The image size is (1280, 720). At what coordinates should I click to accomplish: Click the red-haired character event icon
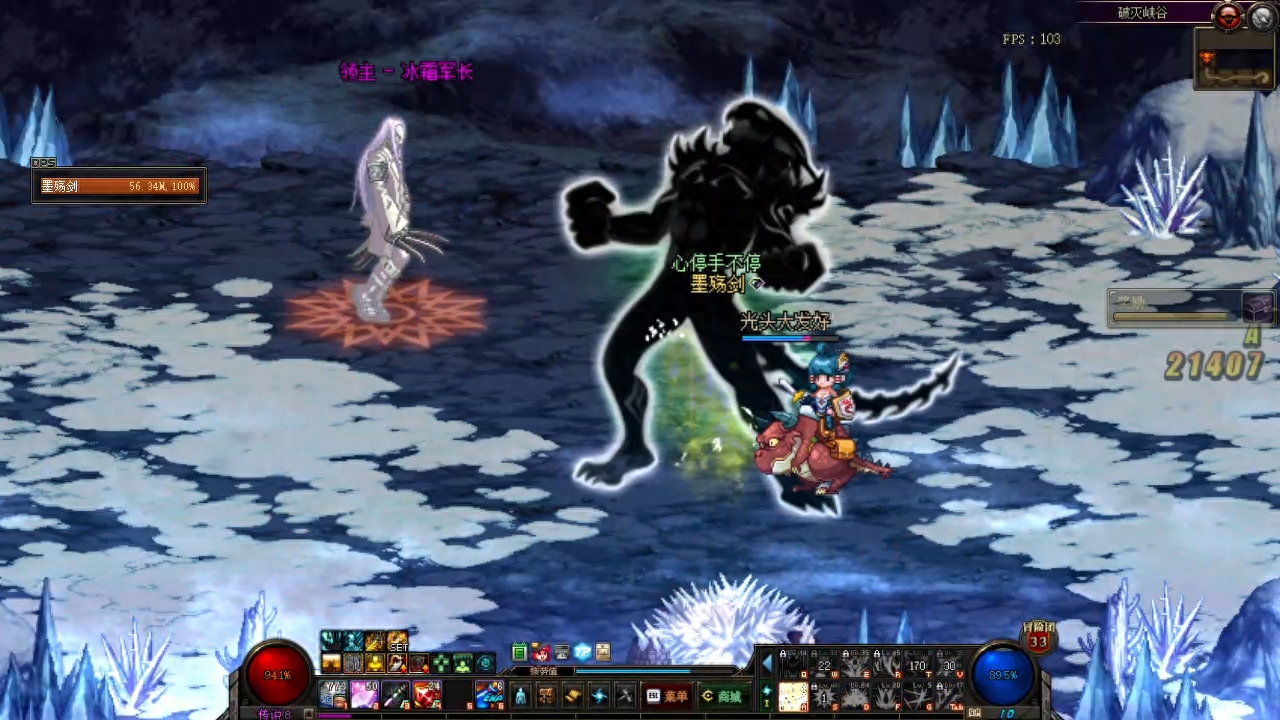(540, 652)
